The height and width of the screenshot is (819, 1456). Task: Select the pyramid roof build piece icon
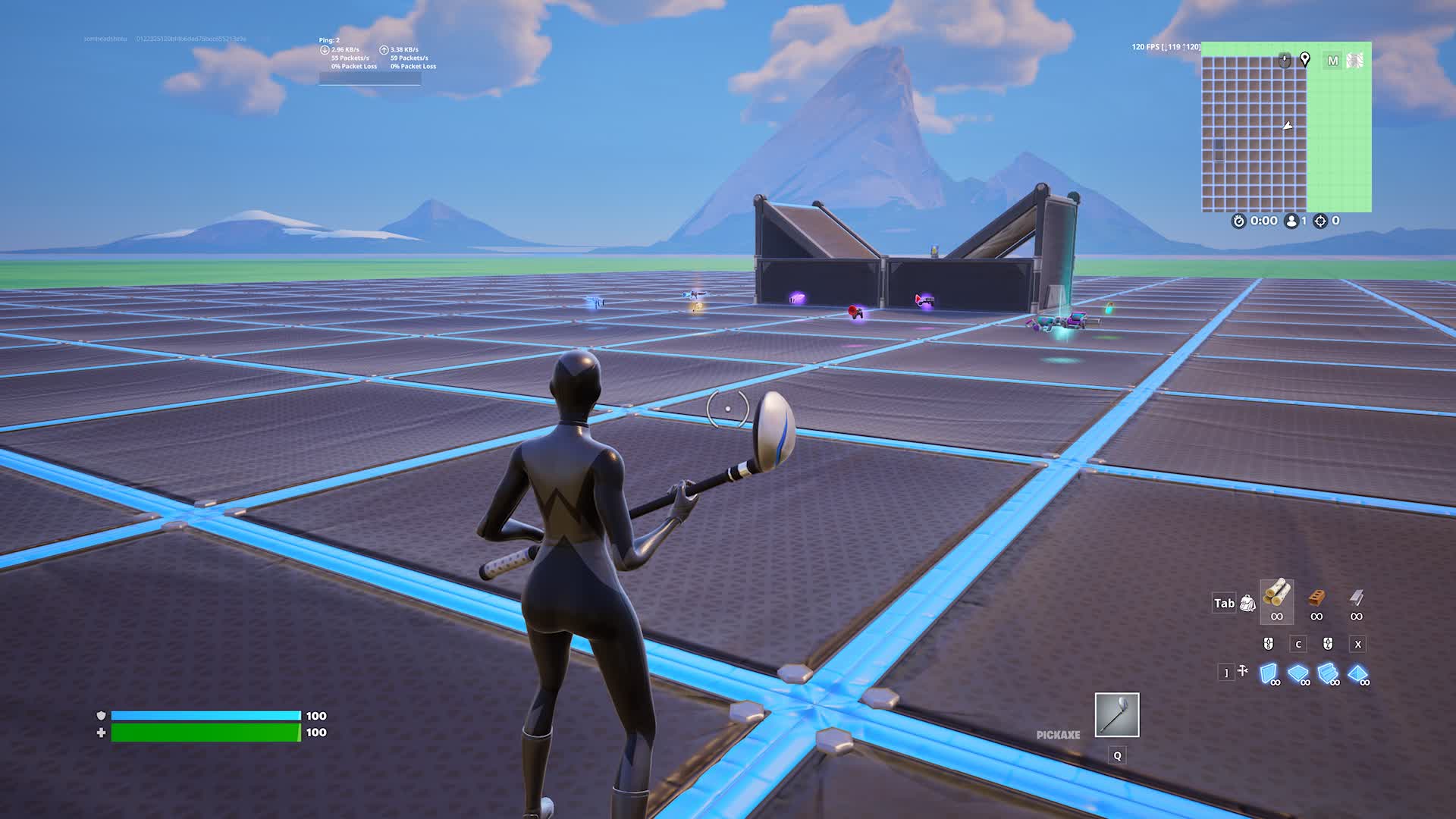1358,673
